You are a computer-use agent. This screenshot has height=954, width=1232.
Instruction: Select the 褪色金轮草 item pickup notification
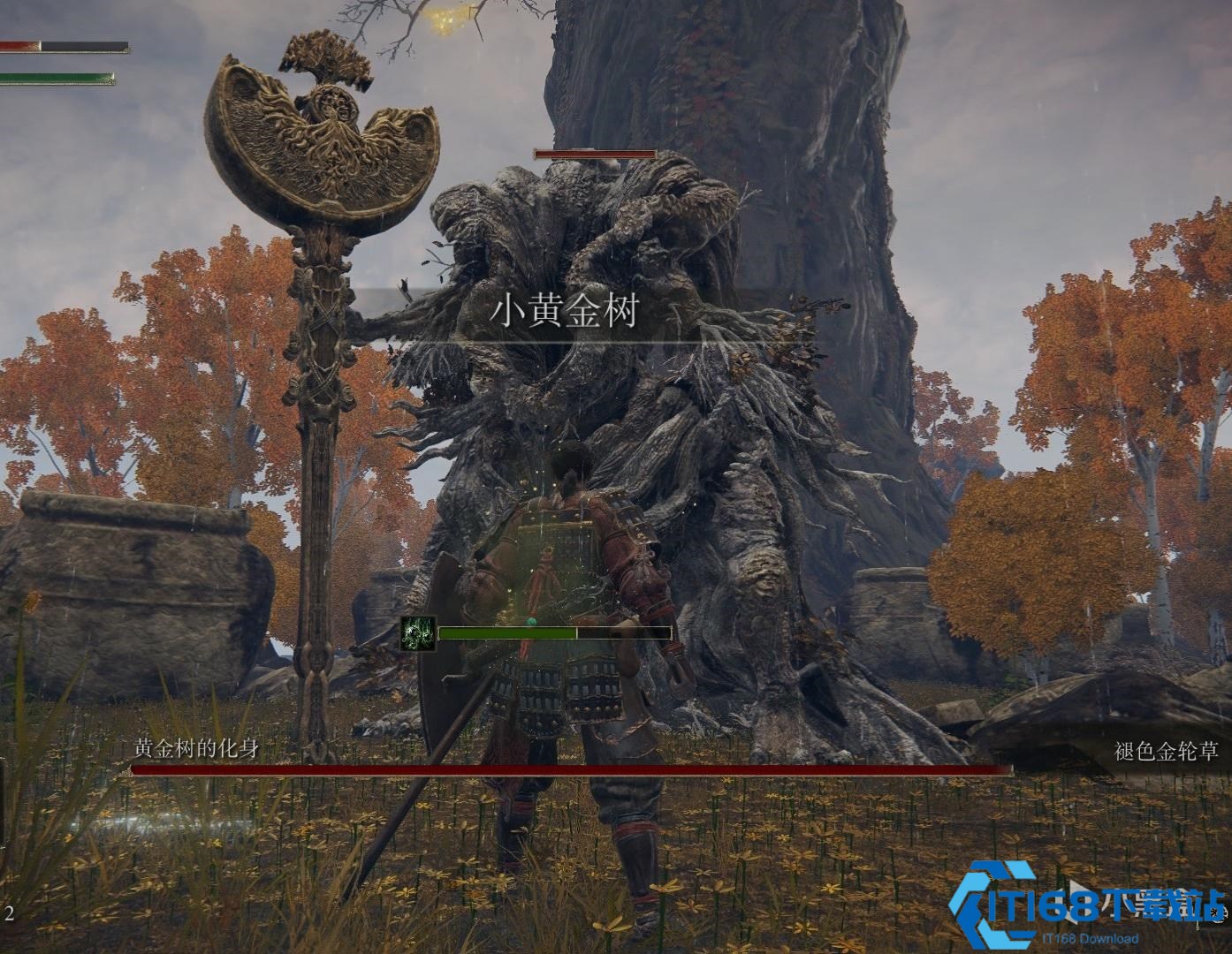(x=1166, y=752)
